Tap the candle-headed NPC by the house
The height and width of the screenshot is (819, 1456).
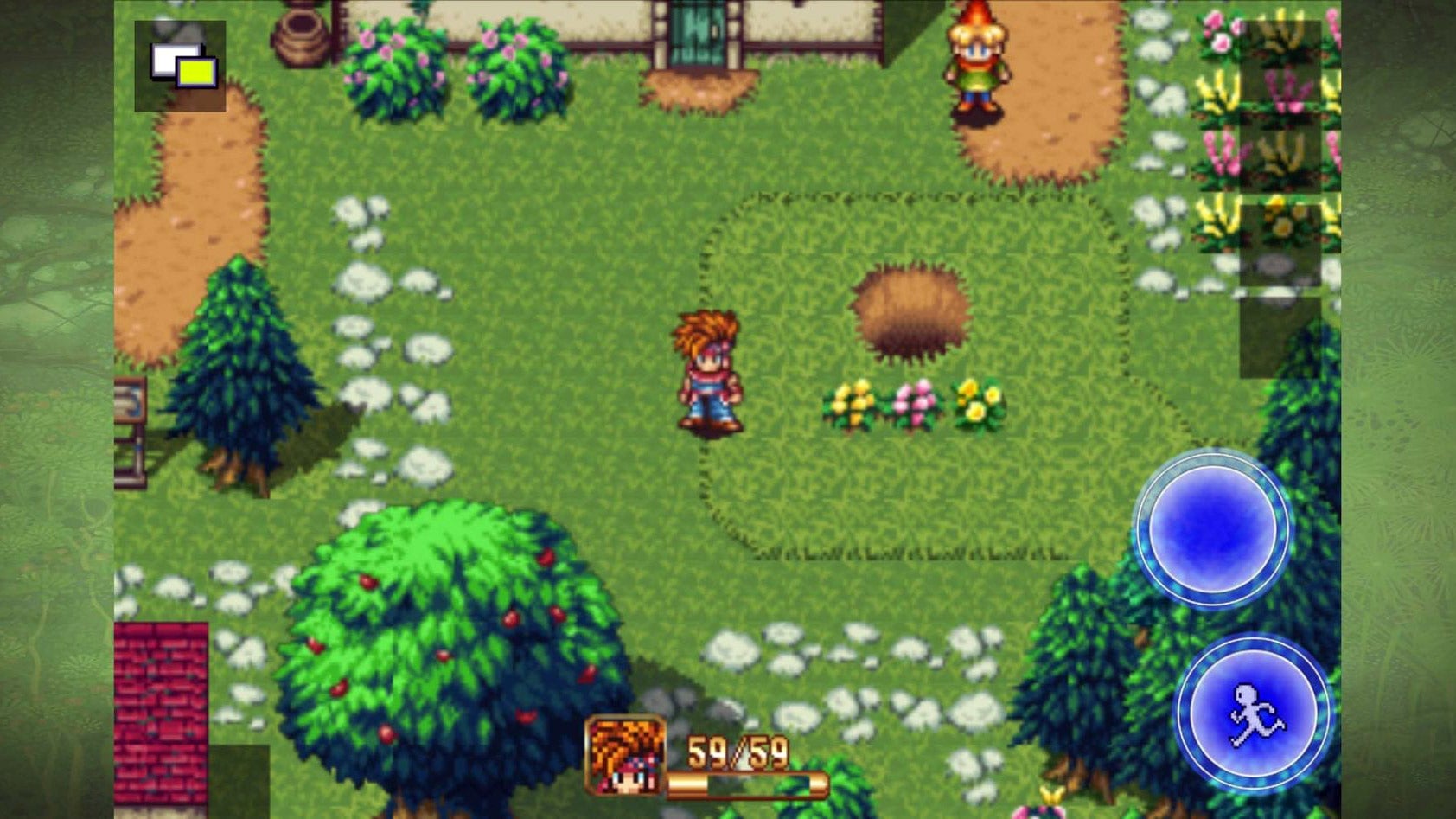click(x=975, y=61)
